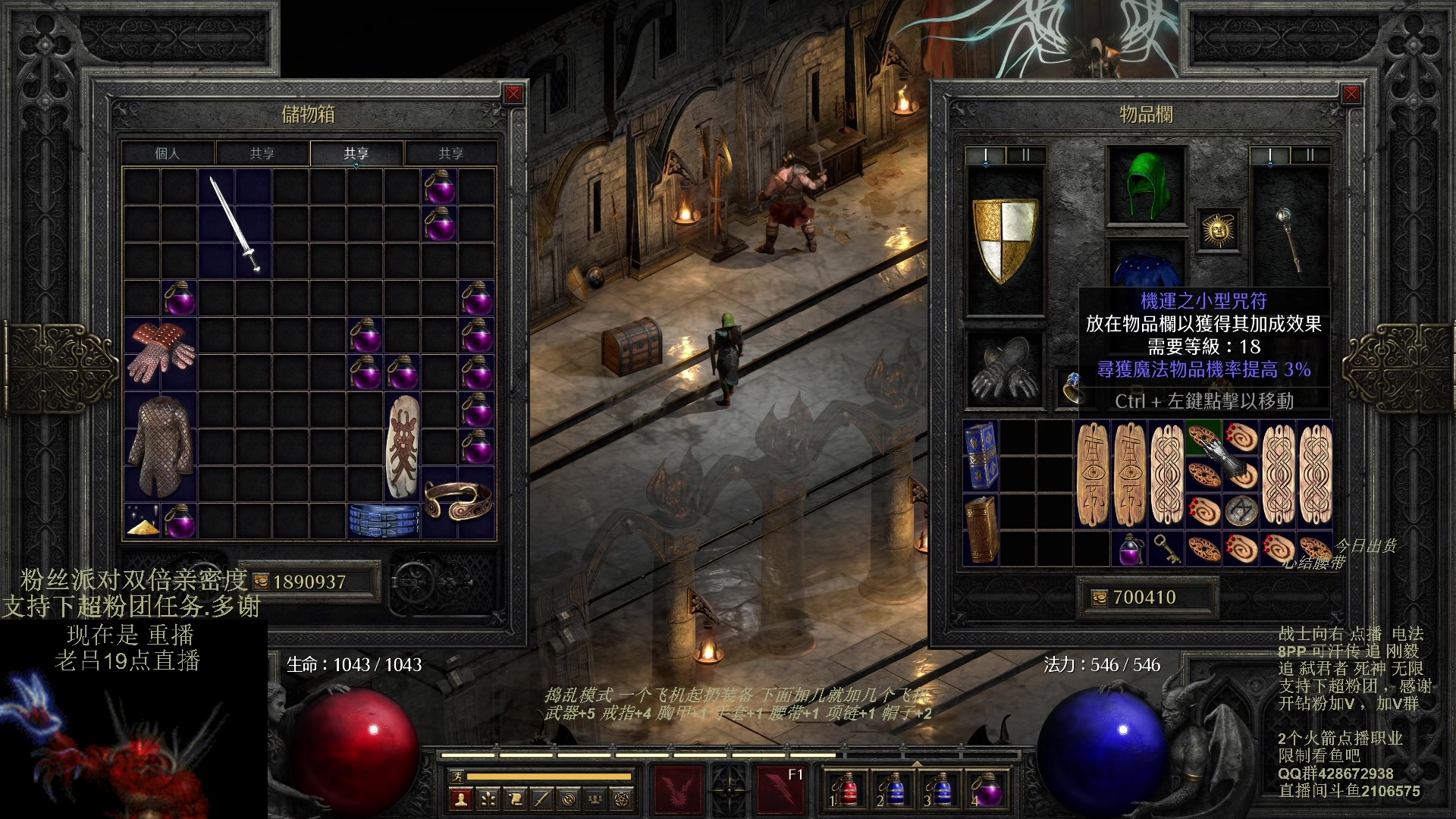The width and height of the screenshot is (1456, 819).
Task: Grab the blue belt in the stash
Action: point(384,520)
